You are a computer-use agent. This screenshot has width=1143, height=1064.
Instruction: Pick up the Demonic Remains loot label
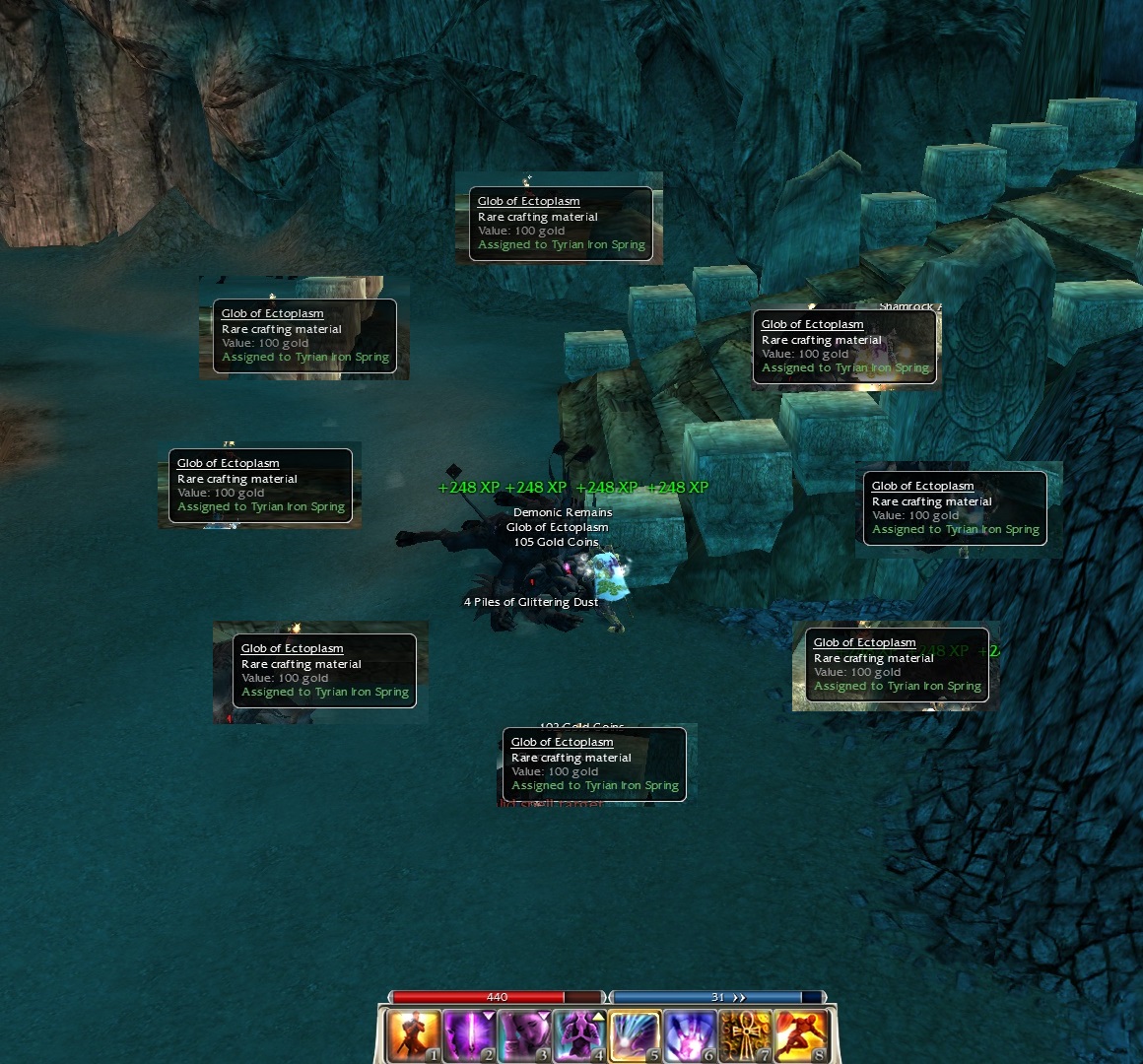[x=563, y=512]
